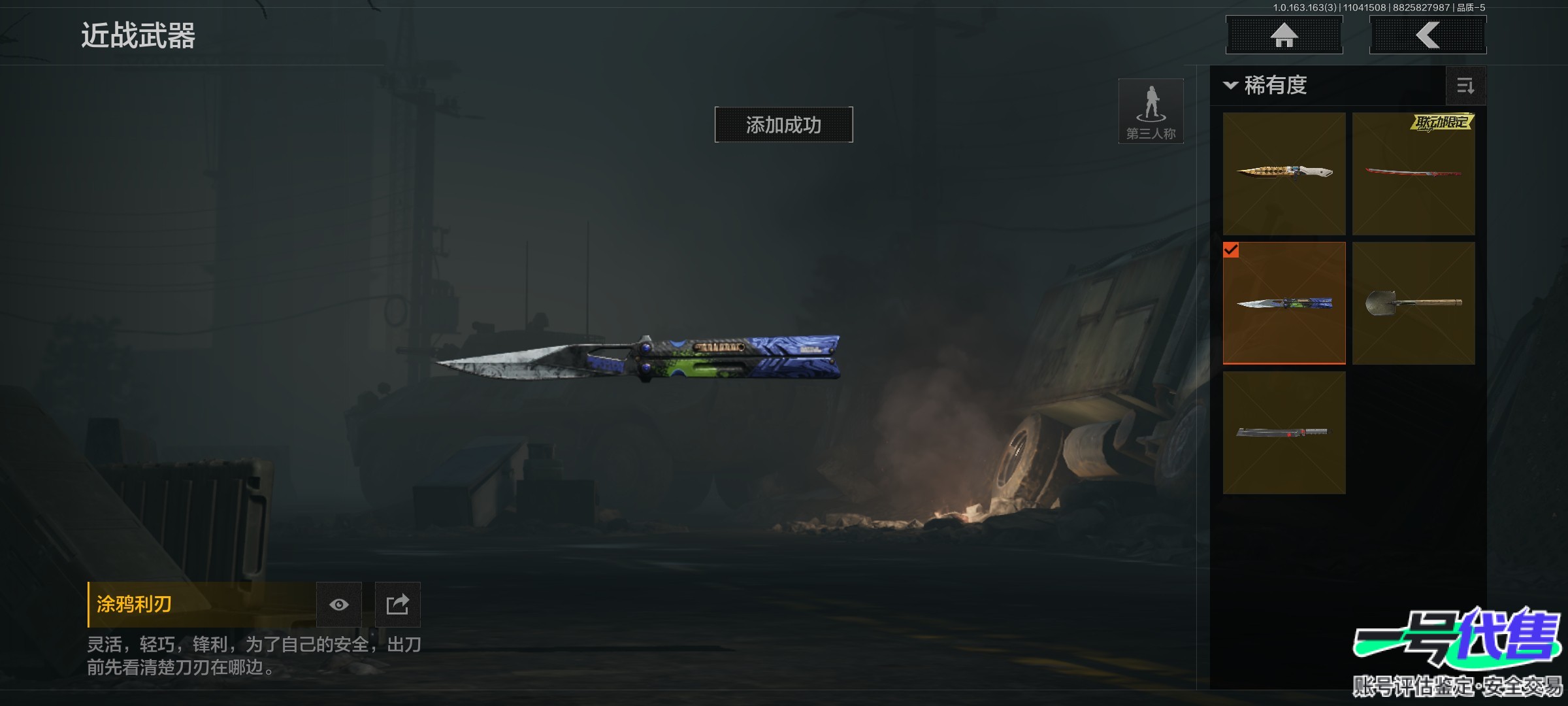Image resolution: width=1568 pixels, height=706 pixels.
Task: Share the 涂鸦利刃 weapon
Action: (x=397, y=605)
